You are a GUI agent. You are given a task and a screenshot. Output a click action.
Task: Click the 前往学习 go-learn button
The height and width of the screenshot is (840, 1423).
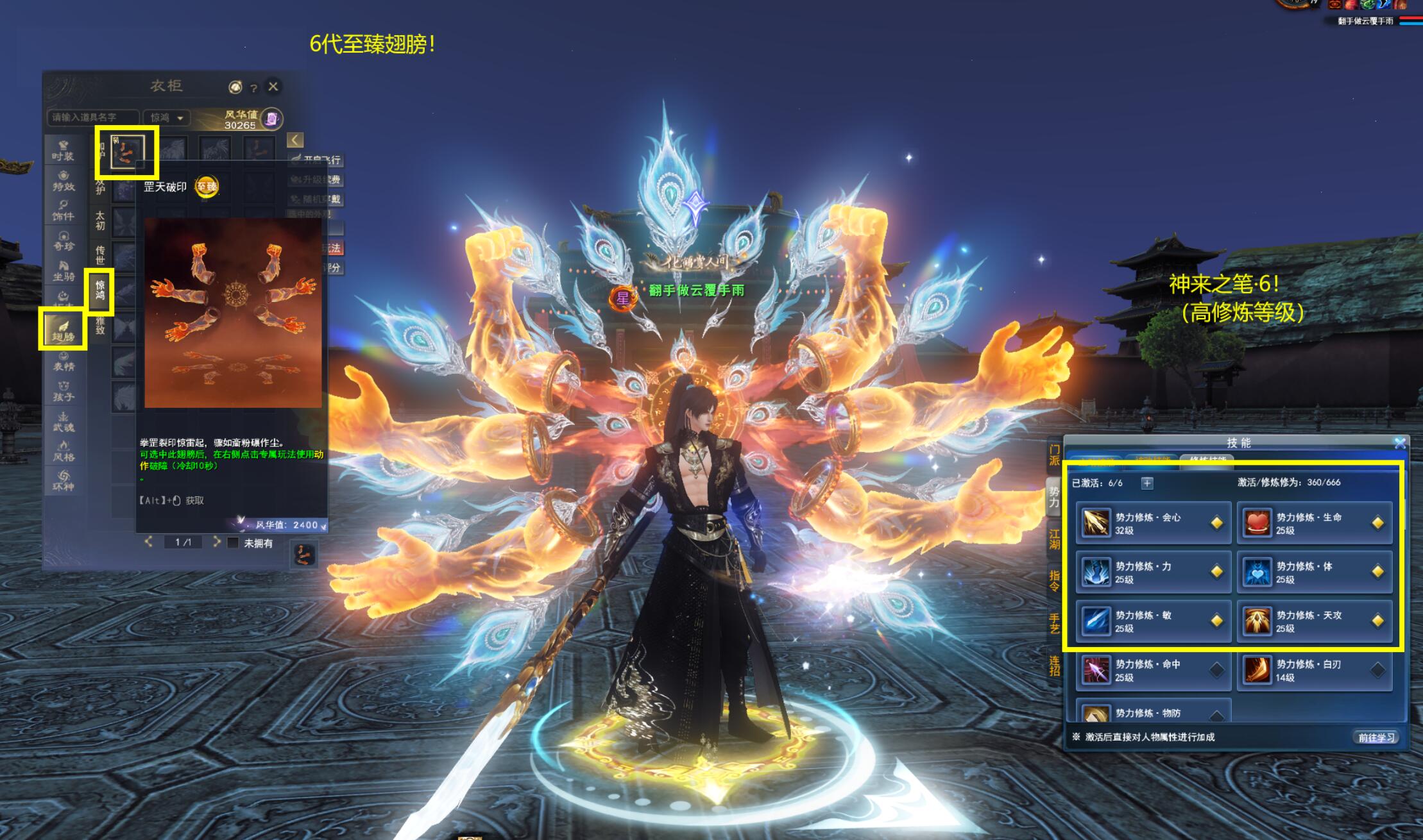[x=1376, y=737]
